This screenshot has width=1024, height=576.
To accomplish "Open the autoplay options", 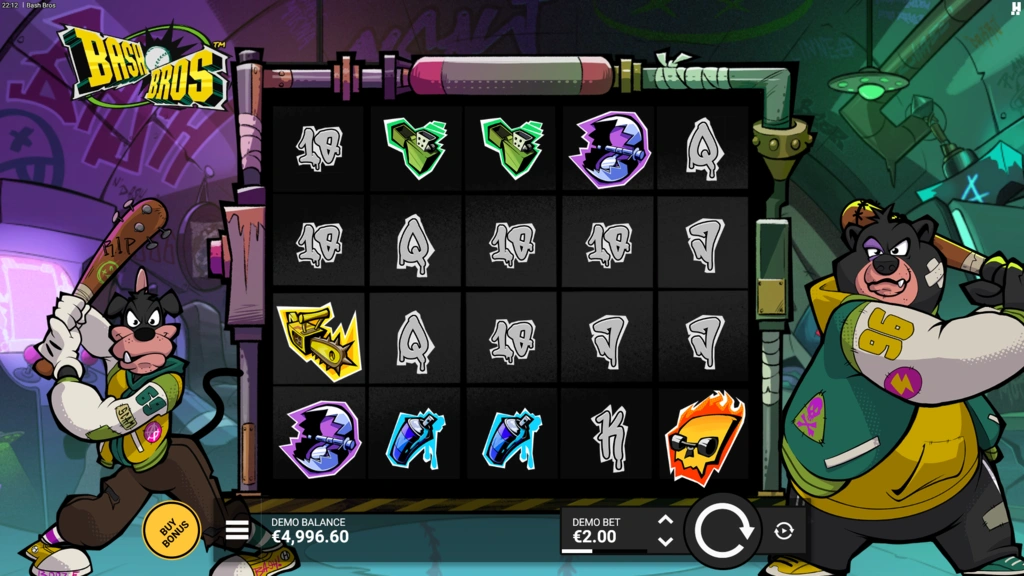I will (784, 531).
